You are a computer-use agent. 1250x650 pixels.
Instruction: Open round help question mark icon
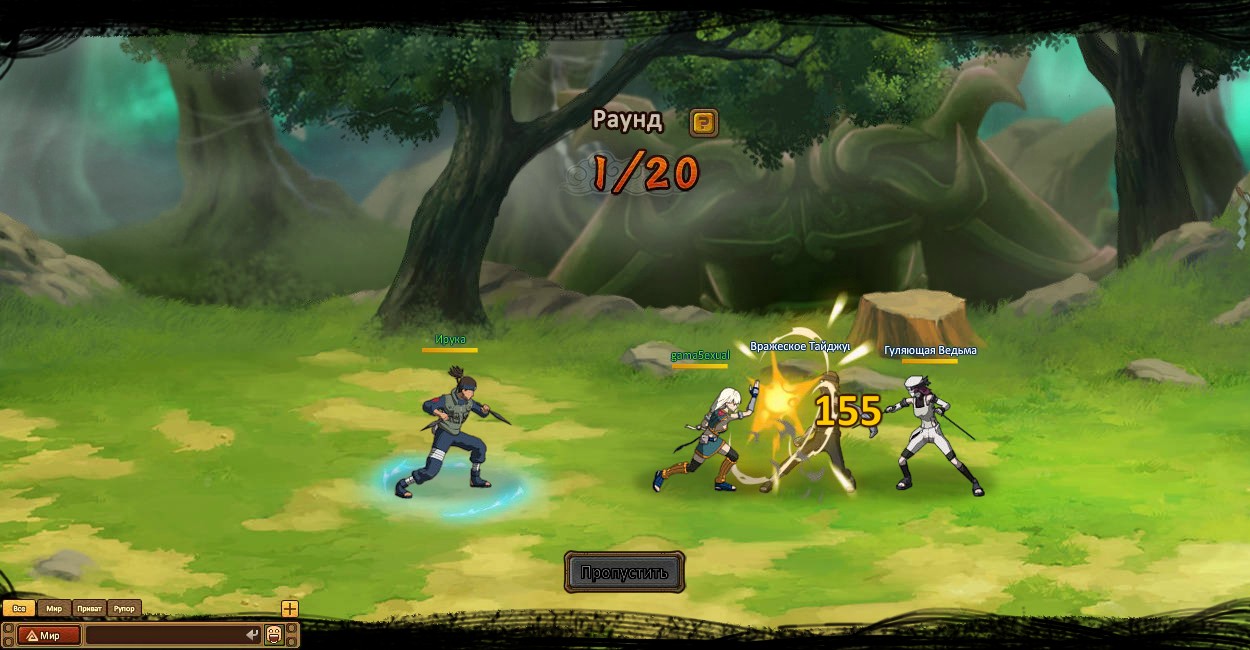pyautogui.click(x=704, y=123)
